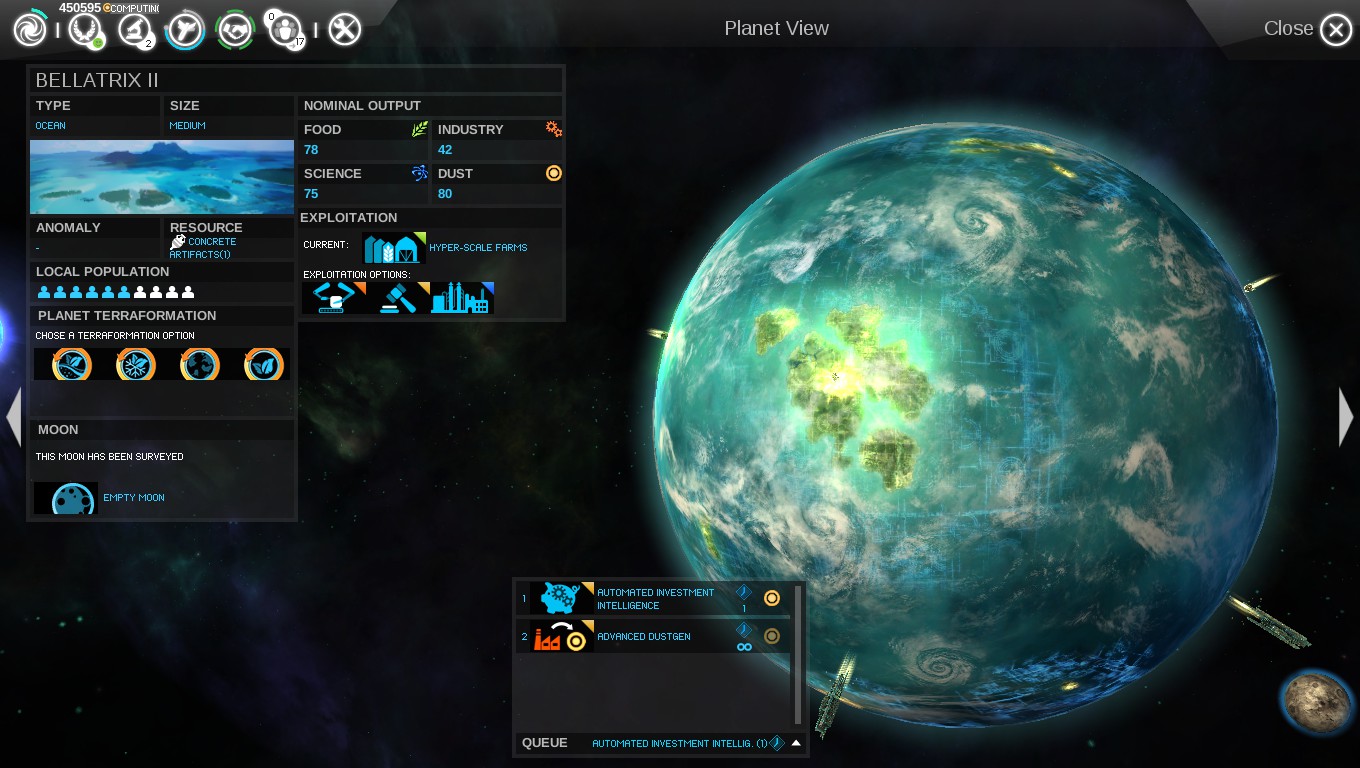The height and width of the screenshot is (768, 1360).
Task: Open the wrench and screwdriver options menu
Action: point(344,30)
